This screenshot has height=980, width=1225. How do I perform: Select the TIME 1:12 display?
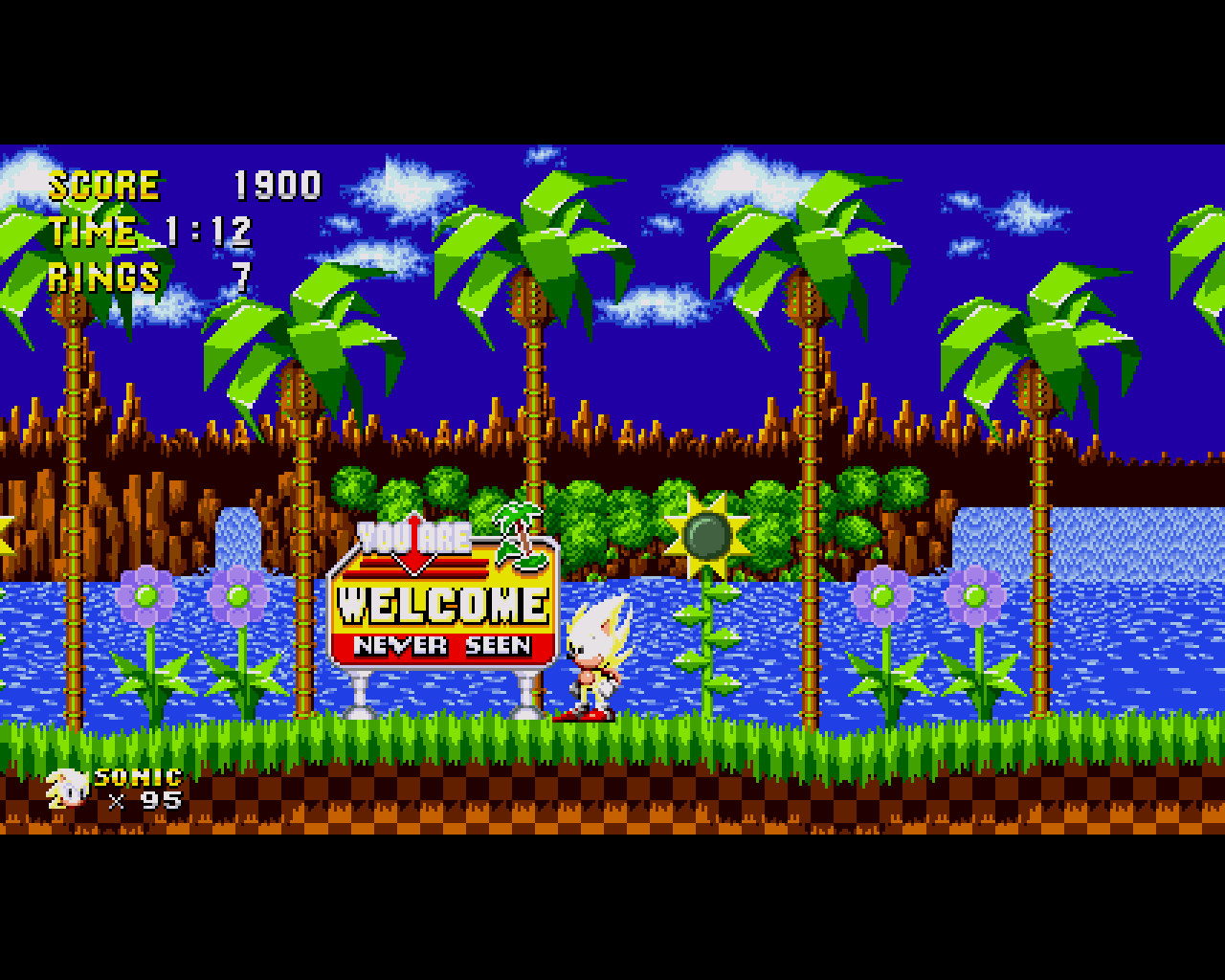148,232
